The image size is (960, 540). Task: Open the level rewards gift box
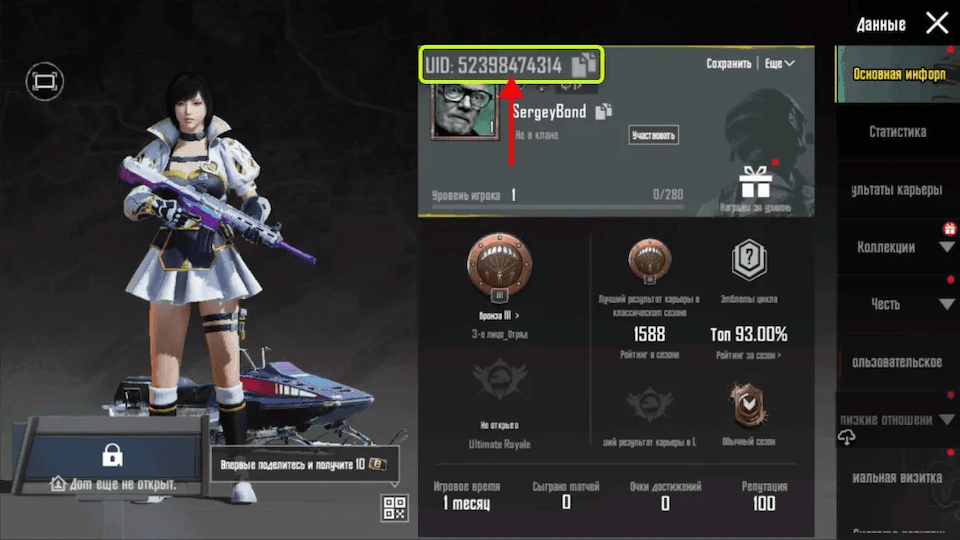[x=755, y=182]
